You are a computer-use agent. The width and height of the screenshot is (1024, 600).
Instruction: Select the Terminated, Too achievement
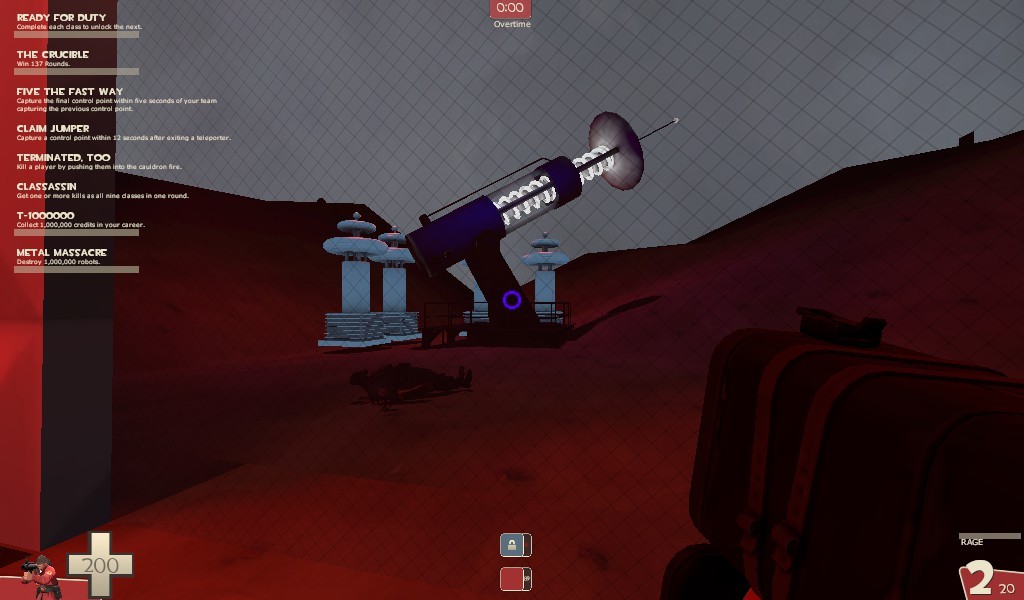click(63, 158)
